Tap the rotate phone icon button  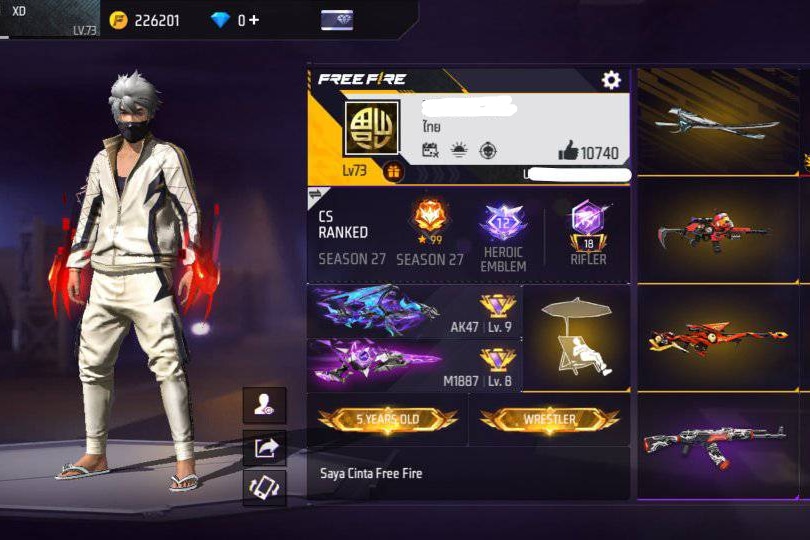[264, 488]
